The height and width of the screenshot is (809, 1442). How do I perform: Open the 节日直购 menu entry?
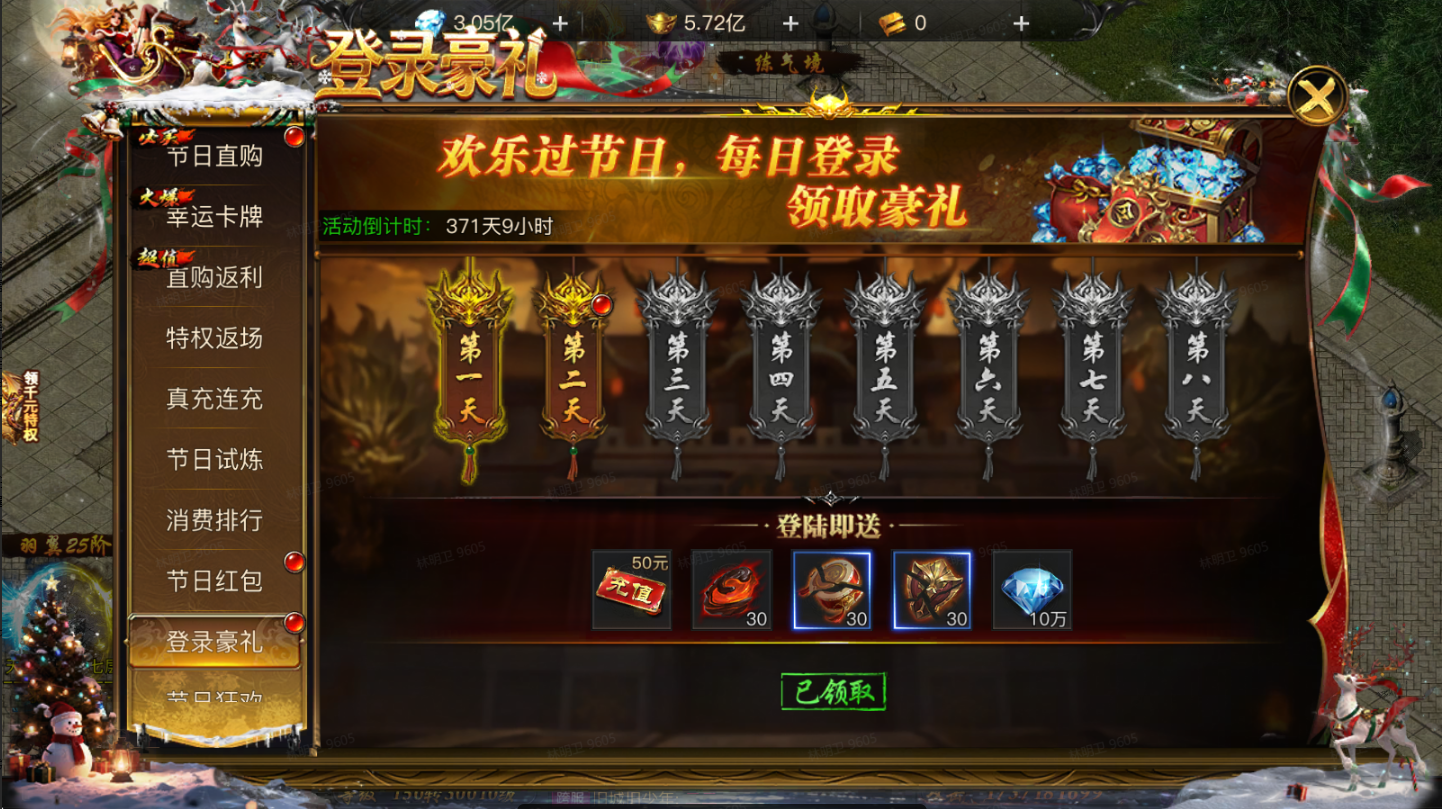pyautogui.click(x=214, y=156)
